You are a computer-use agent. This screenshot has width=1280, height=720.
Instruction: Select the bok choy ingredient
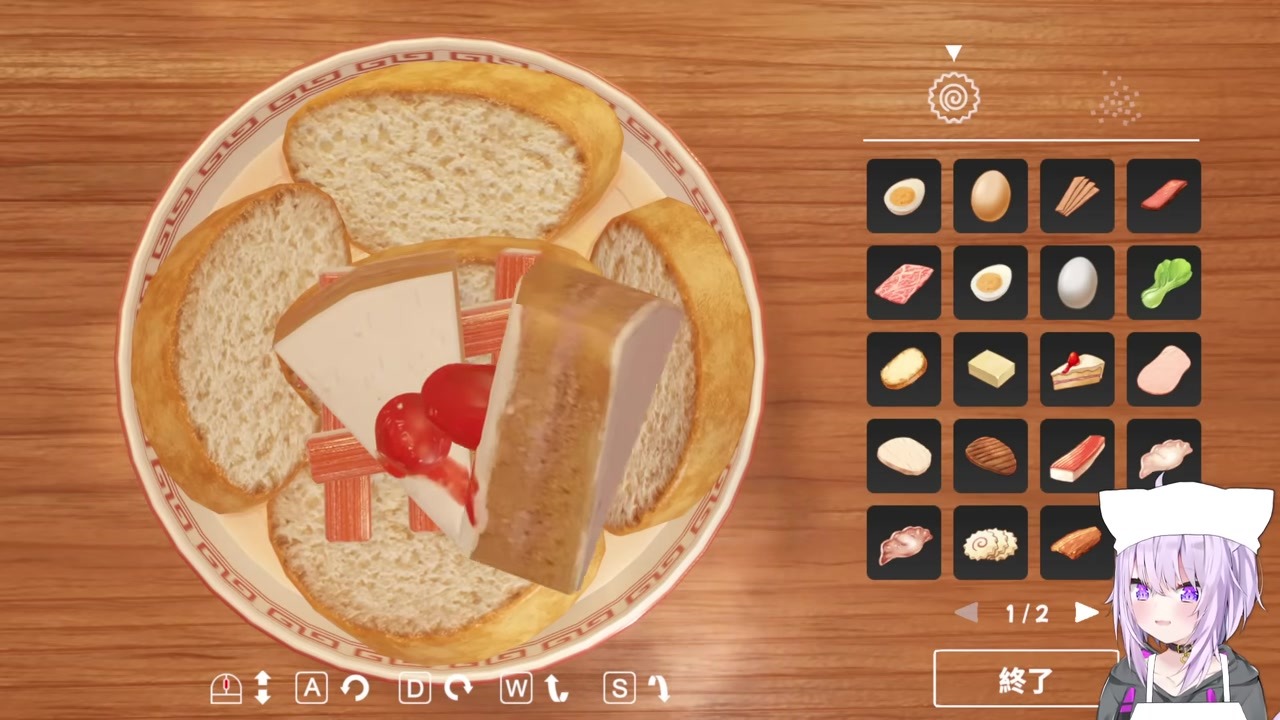pyautogui.click(x=1163, y=282)
